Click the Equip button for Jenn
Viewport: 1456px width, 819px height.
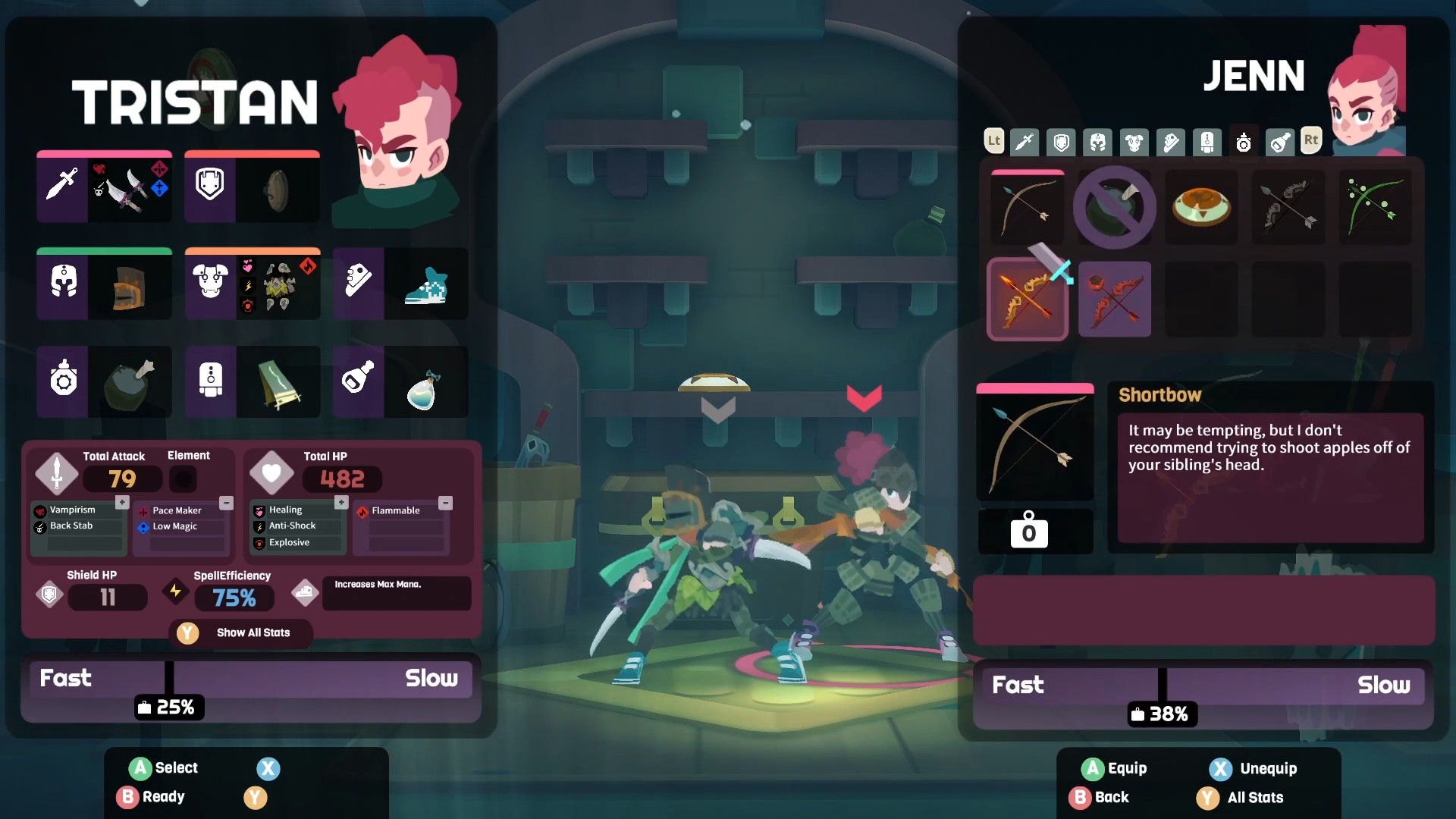click(x=1112, y=768)
